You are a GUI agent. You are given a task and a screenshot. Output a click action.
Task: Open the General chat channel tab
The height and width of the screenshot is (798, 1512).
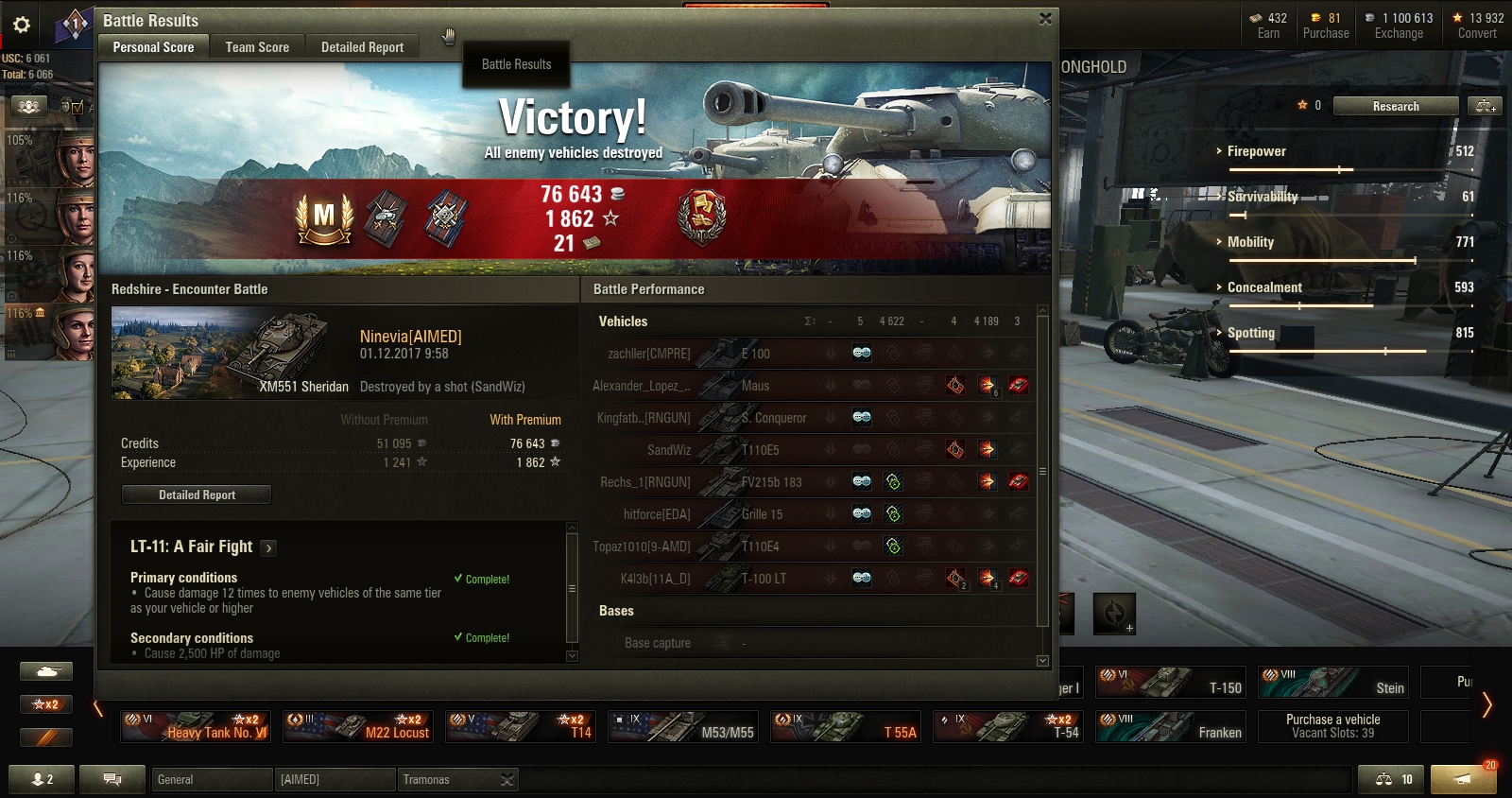(x=210, y=779)
